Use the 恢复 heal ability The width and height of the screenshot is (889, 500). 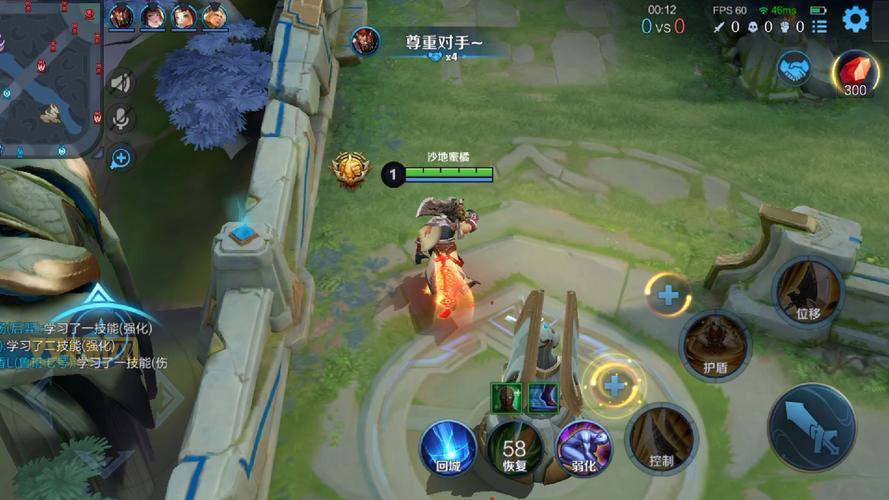coord(514,447)
